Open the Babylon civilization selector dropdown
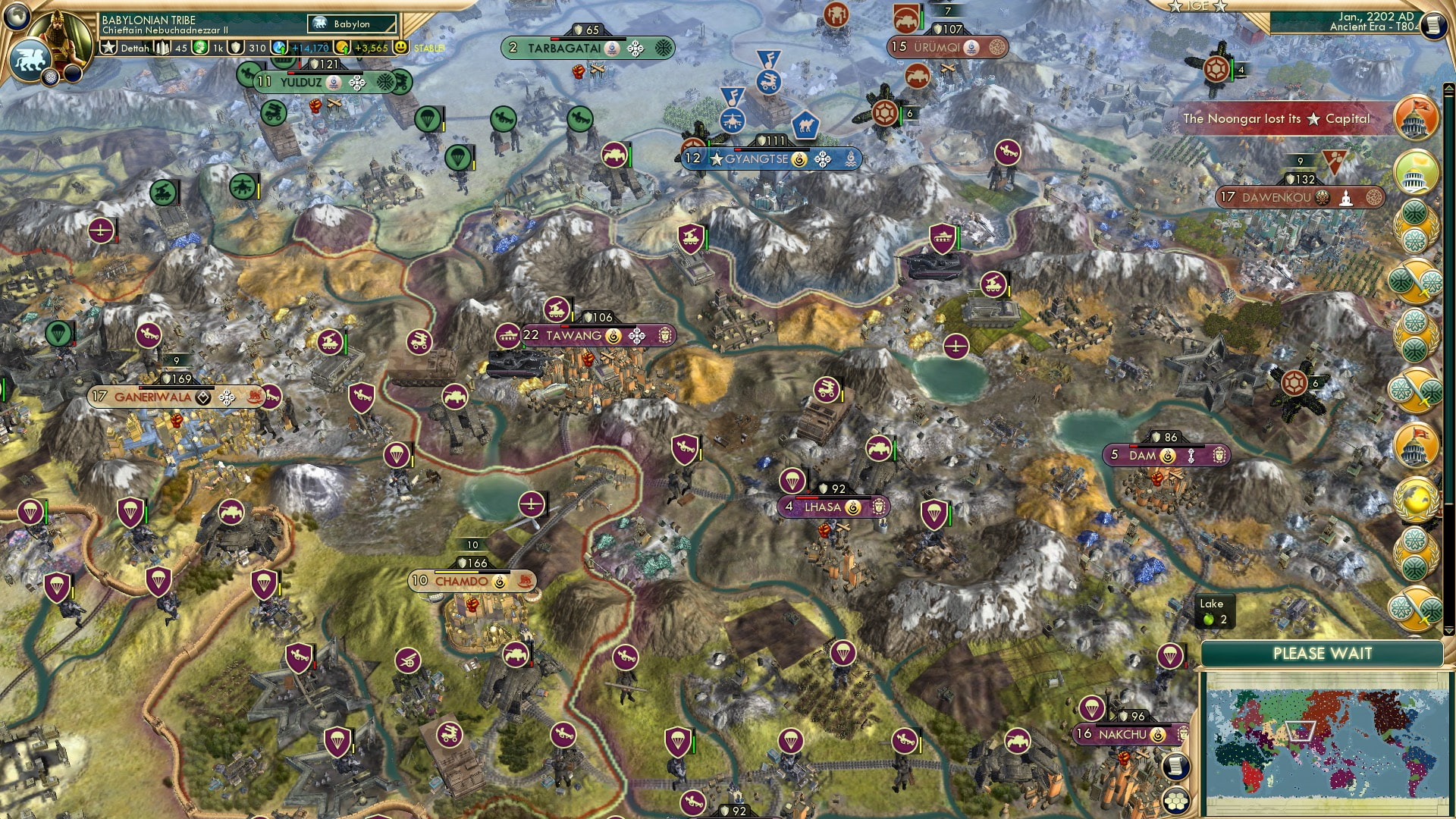Viewport: 1456px width, 819px height. pos(353,24)
